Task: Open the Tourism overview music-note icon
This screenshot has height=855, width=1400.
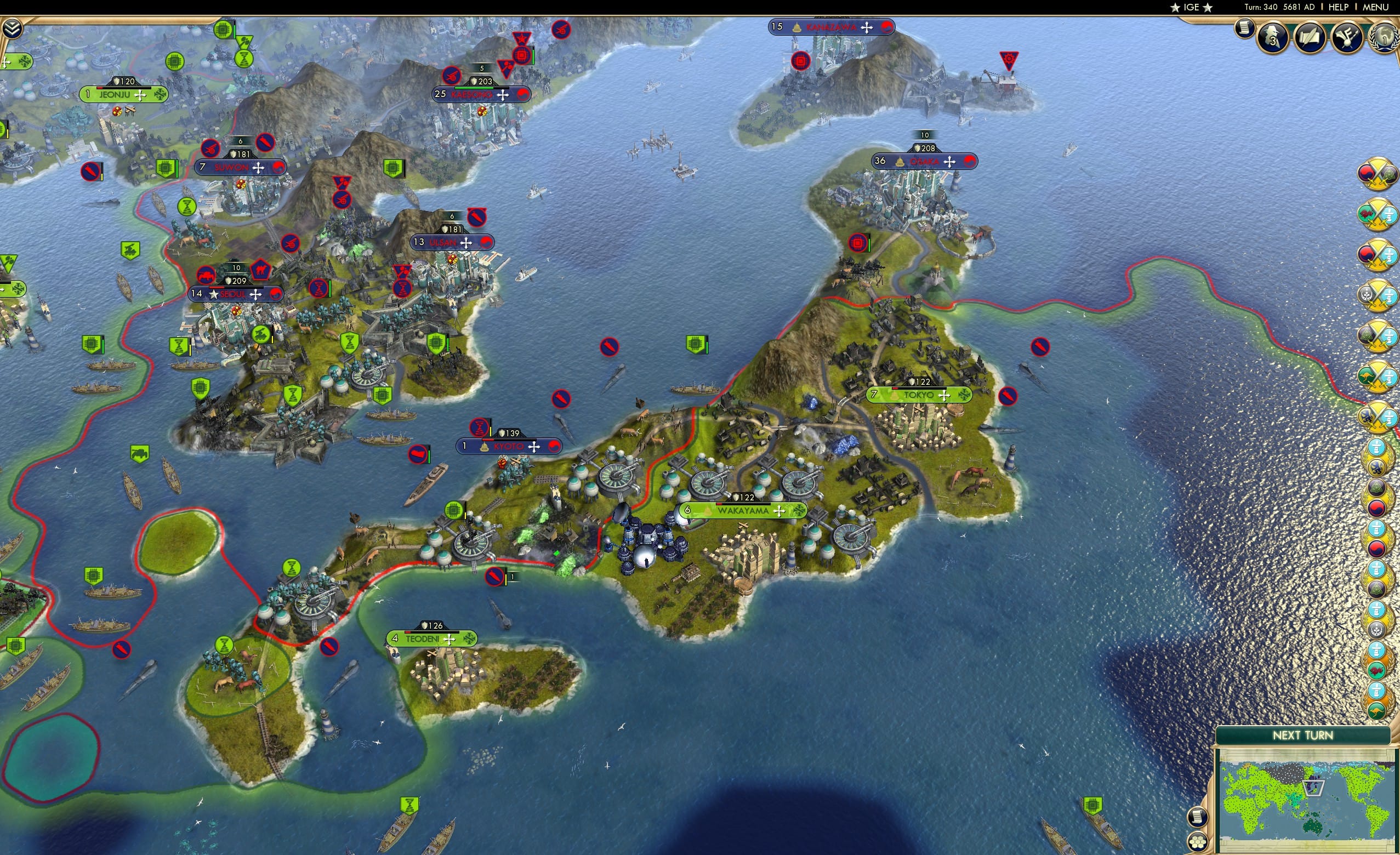Action: click(x=1347, y=39)
